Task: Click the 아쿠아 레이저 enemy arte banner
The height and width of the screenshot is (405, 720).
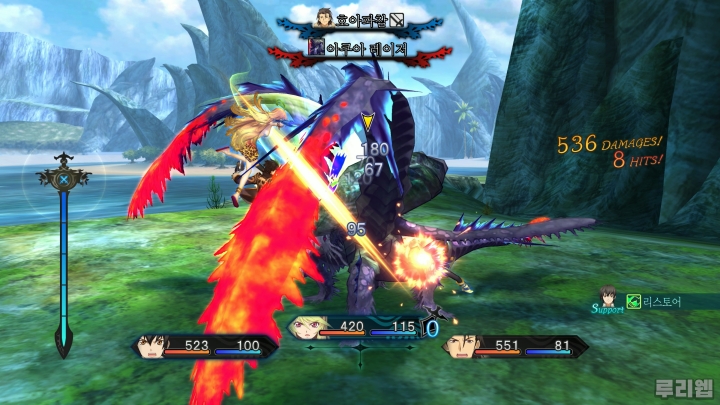Action: [x=359, y=47]
